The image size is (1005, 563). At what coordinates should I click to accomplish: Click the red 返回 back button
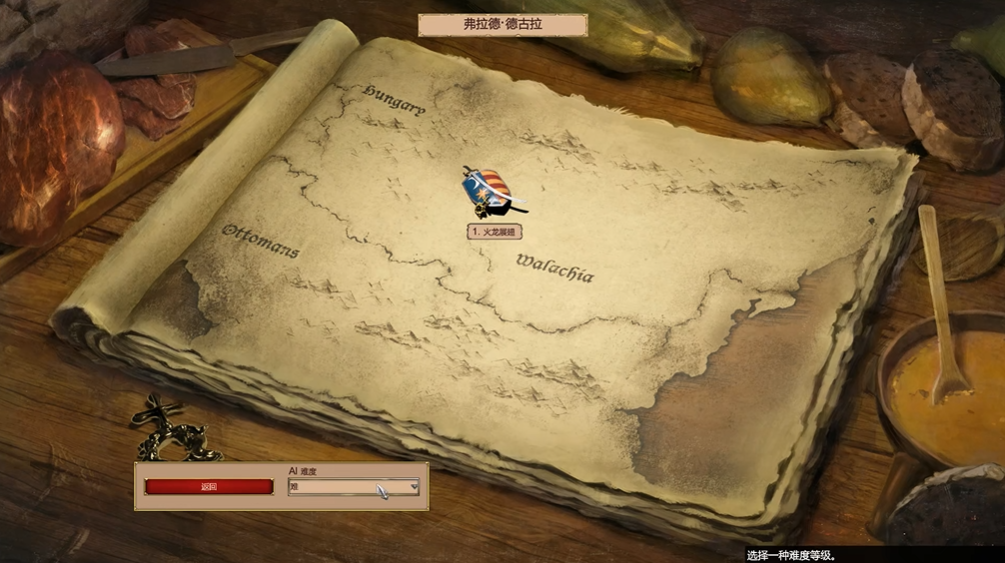(x=208, y=487)
